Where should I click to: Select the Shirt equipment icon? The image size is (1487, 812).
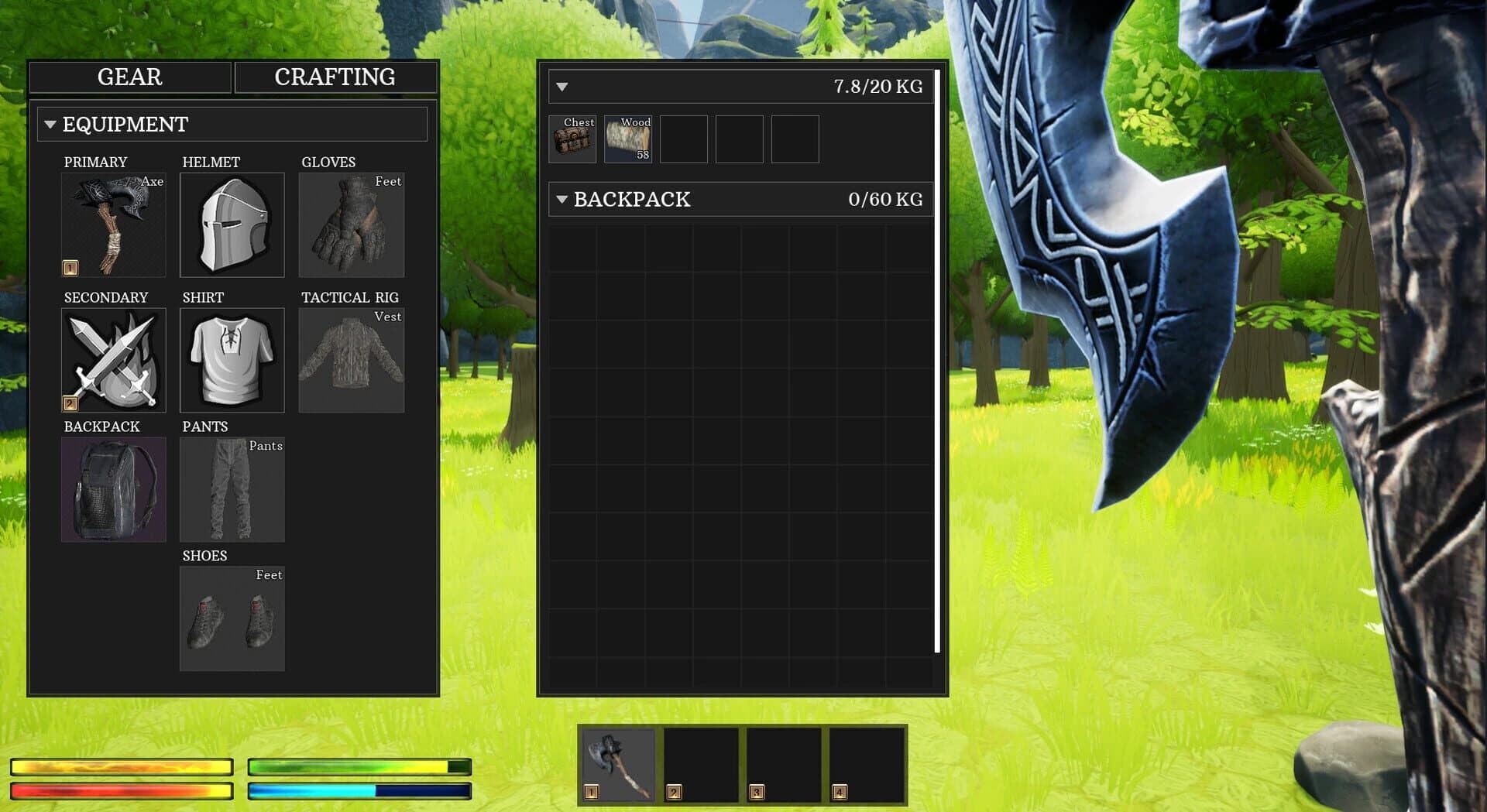(x=232, y=360)
